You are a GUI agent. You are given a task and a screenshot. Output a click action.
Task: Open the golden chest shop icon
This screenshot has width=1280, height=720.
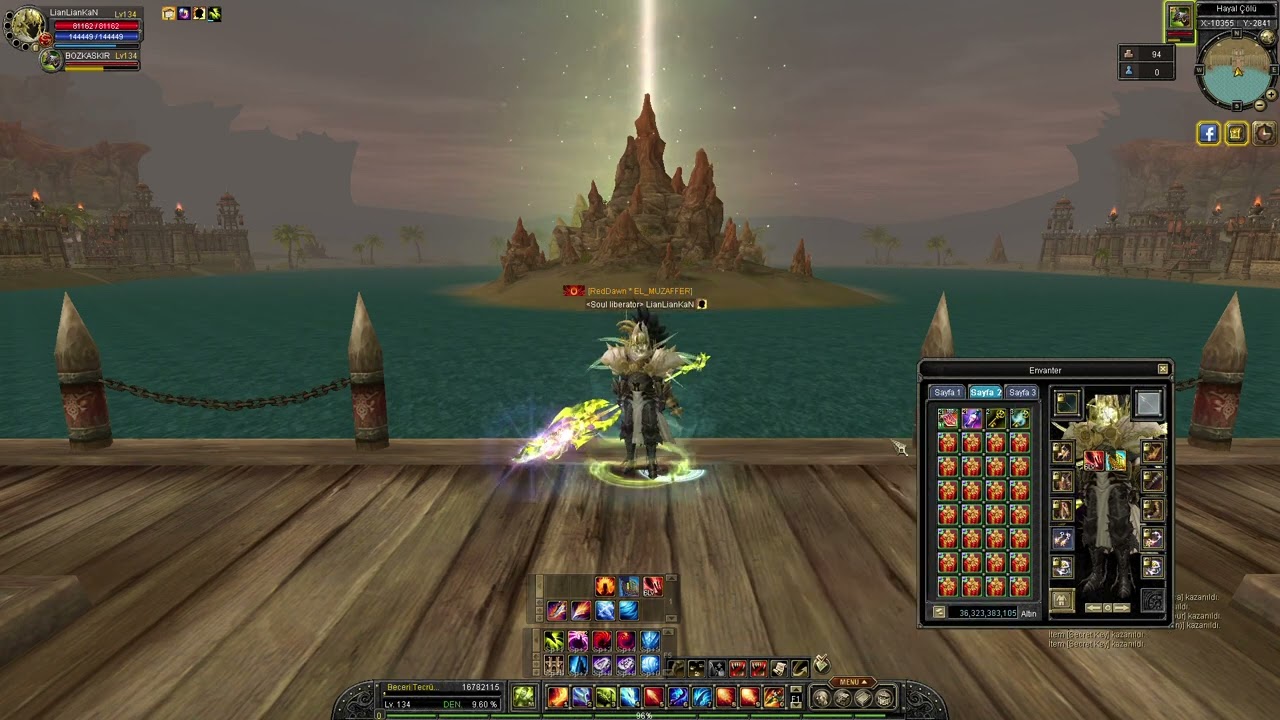click(1236, 133)
